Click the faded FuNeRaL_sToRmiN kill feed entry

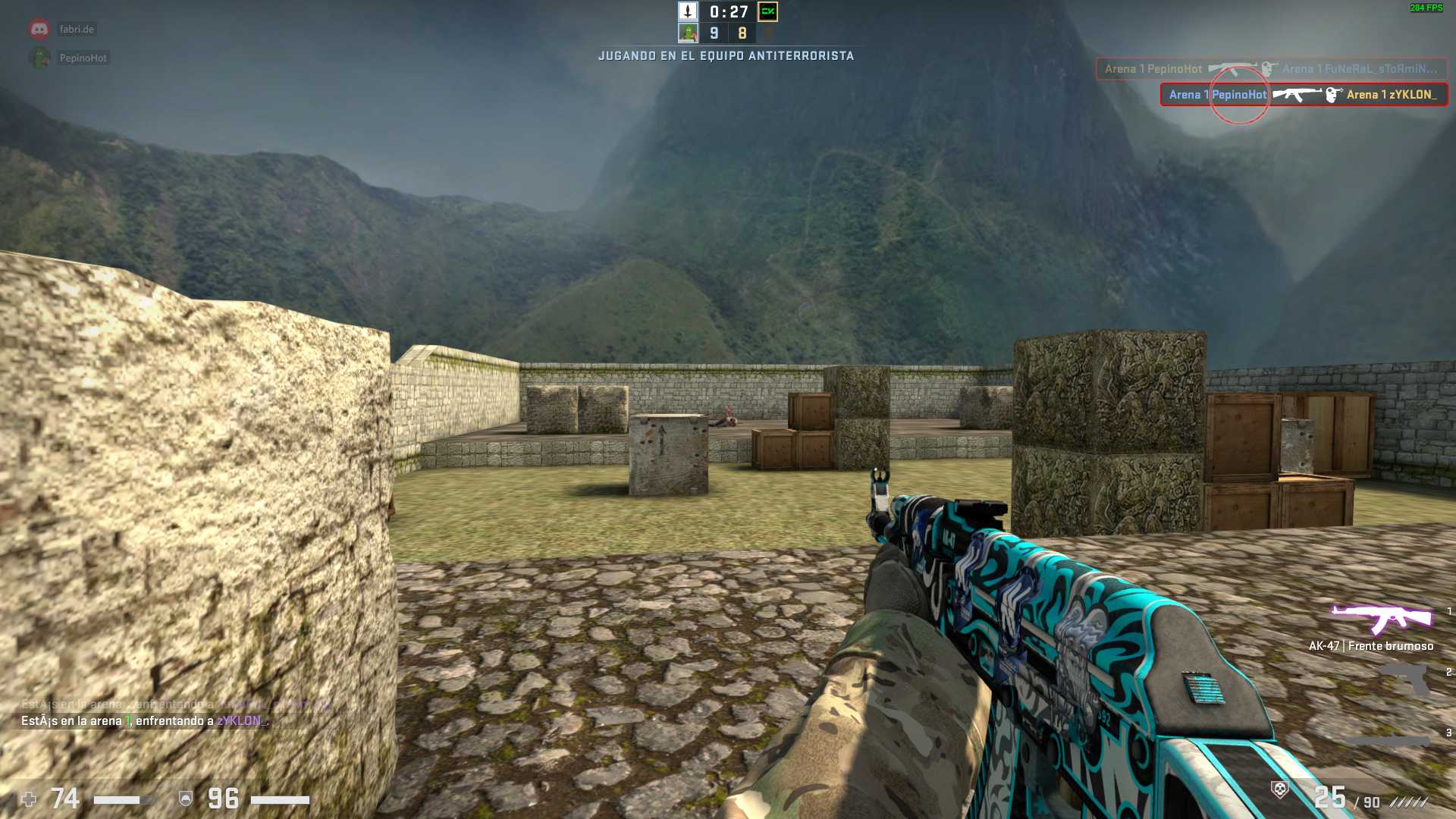click(1270, 69)
